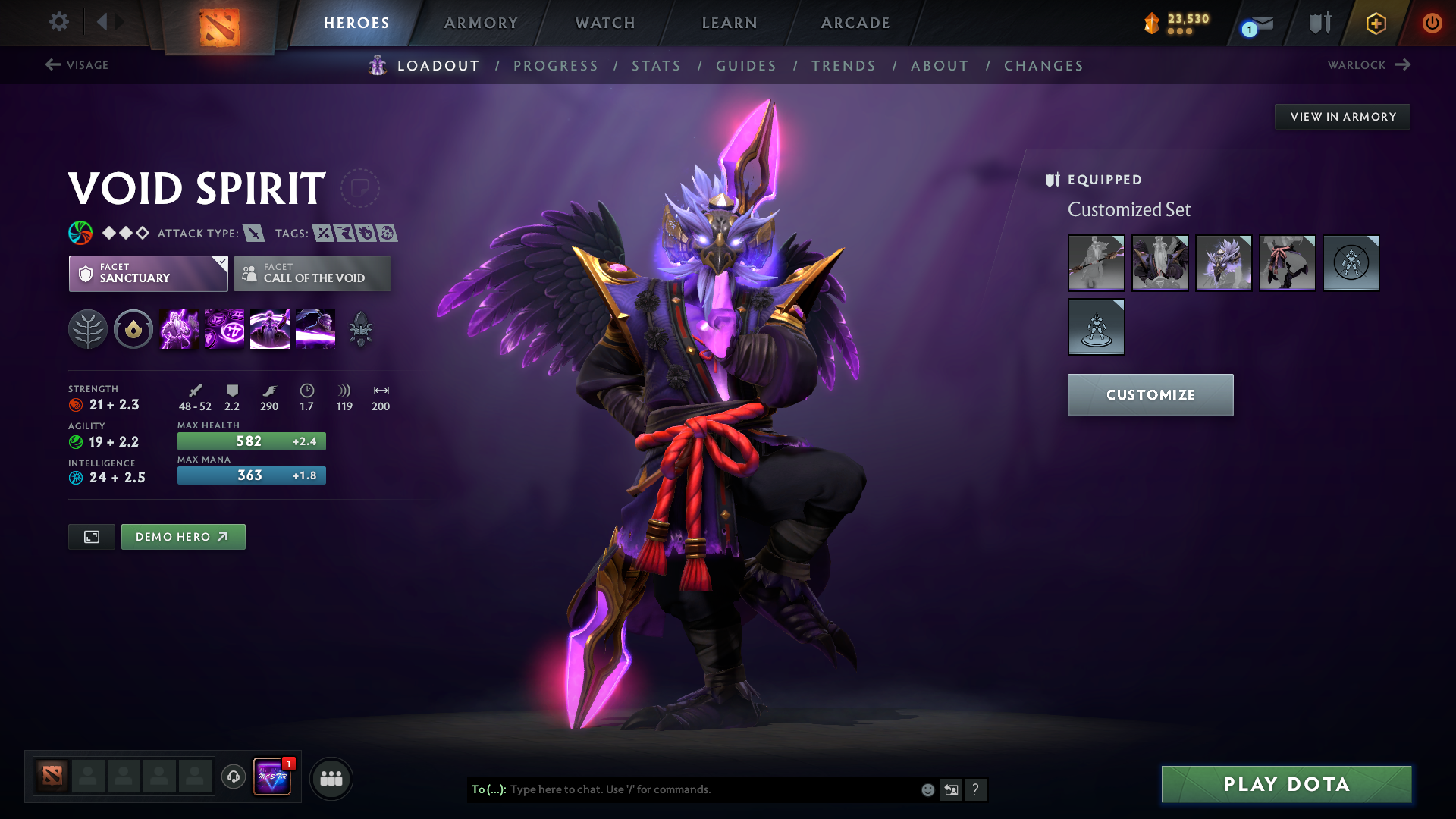Select the Aether Remnant ability icon
This screenshot has width=1456, height=819.
point(179,328)
